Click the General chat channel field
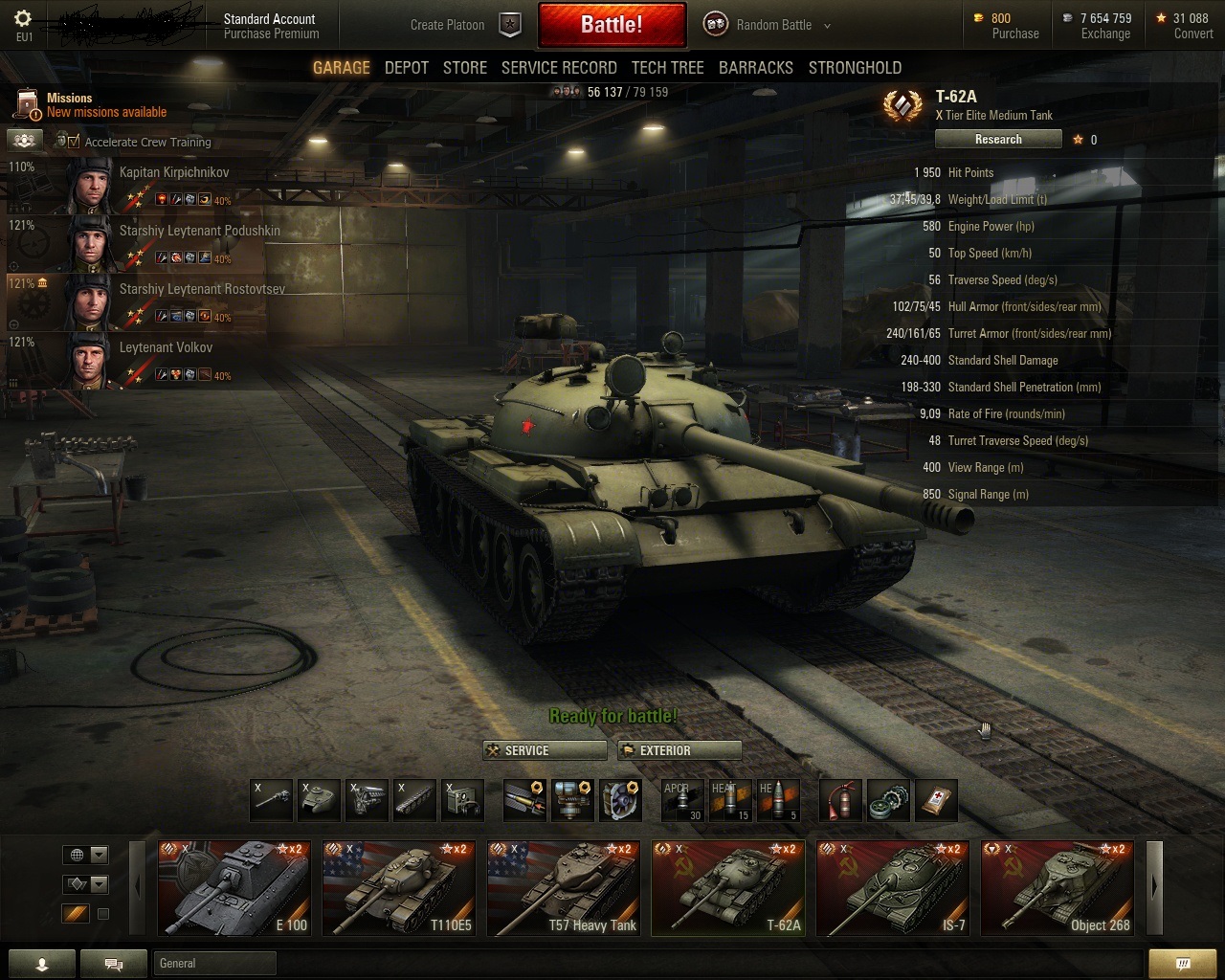The image size is (1225, 980). click(x=214, y=964)
